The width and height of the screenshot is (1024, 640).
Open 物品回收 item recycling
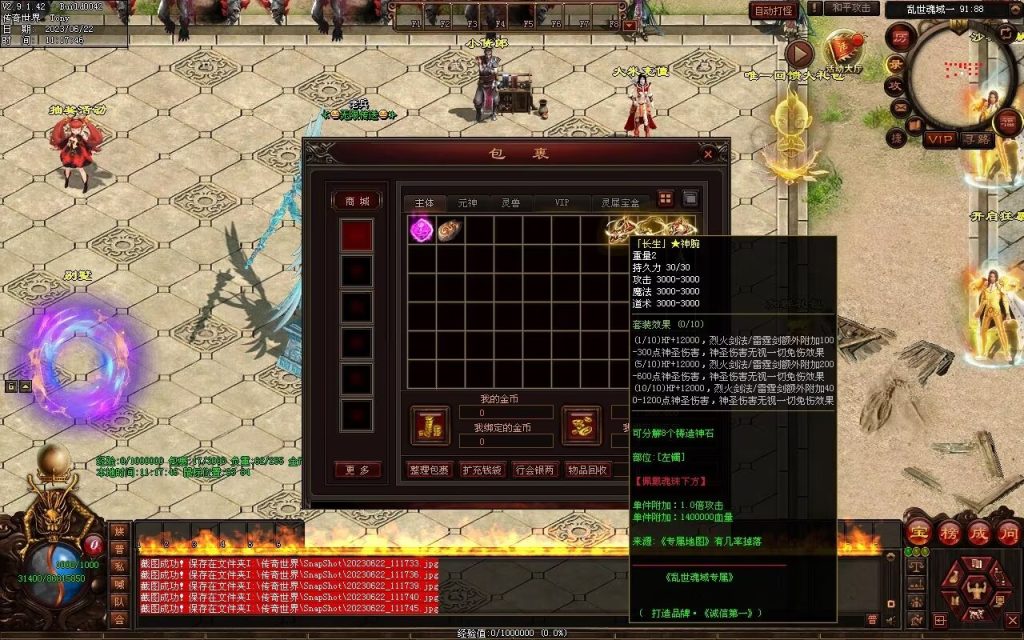click(x=587, y=469)
